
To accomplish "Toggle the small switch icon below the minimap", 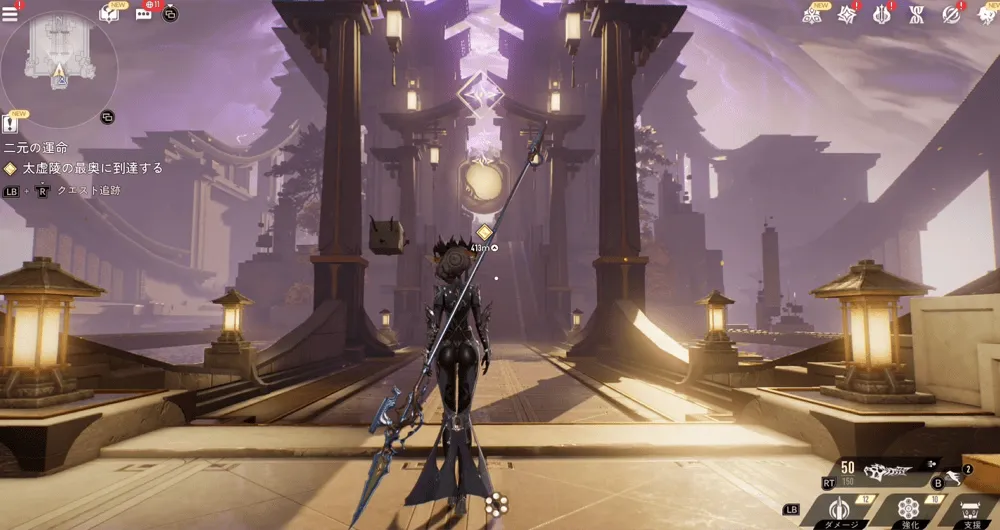I will click(x=108, y=117).
